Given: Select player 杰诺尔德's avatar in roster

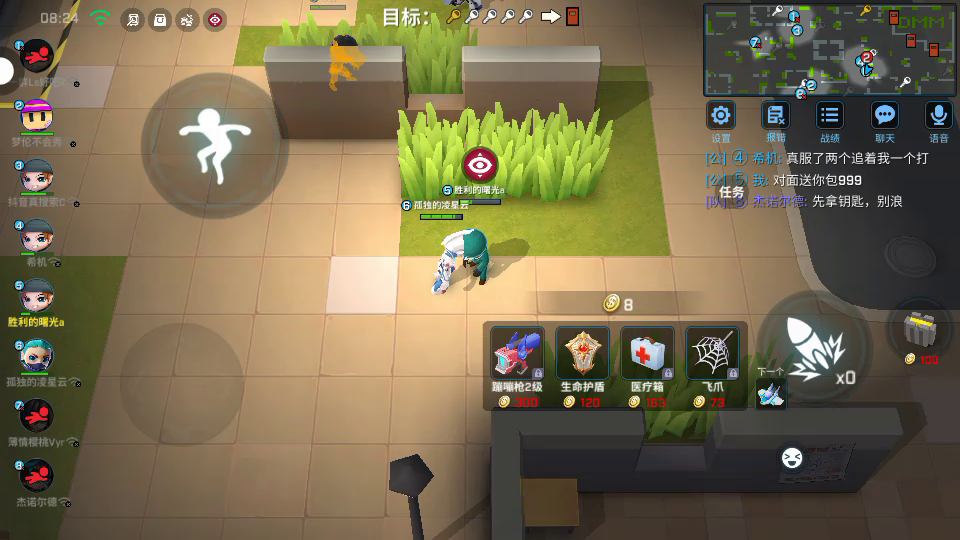Looking at the screenshot, I should [37, 473].
